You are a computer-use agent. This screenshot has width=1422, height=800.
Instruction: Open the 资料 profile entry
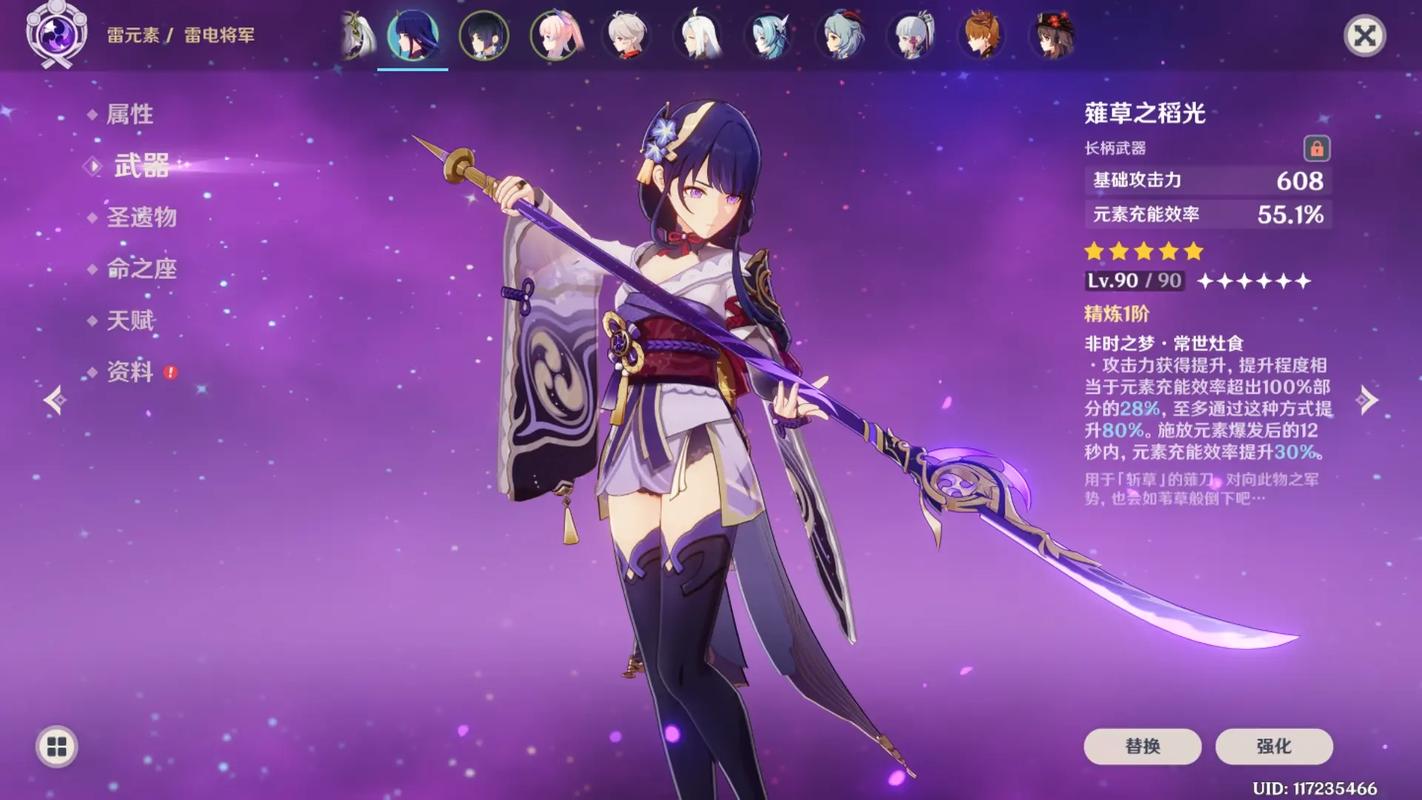coord(130,373)
